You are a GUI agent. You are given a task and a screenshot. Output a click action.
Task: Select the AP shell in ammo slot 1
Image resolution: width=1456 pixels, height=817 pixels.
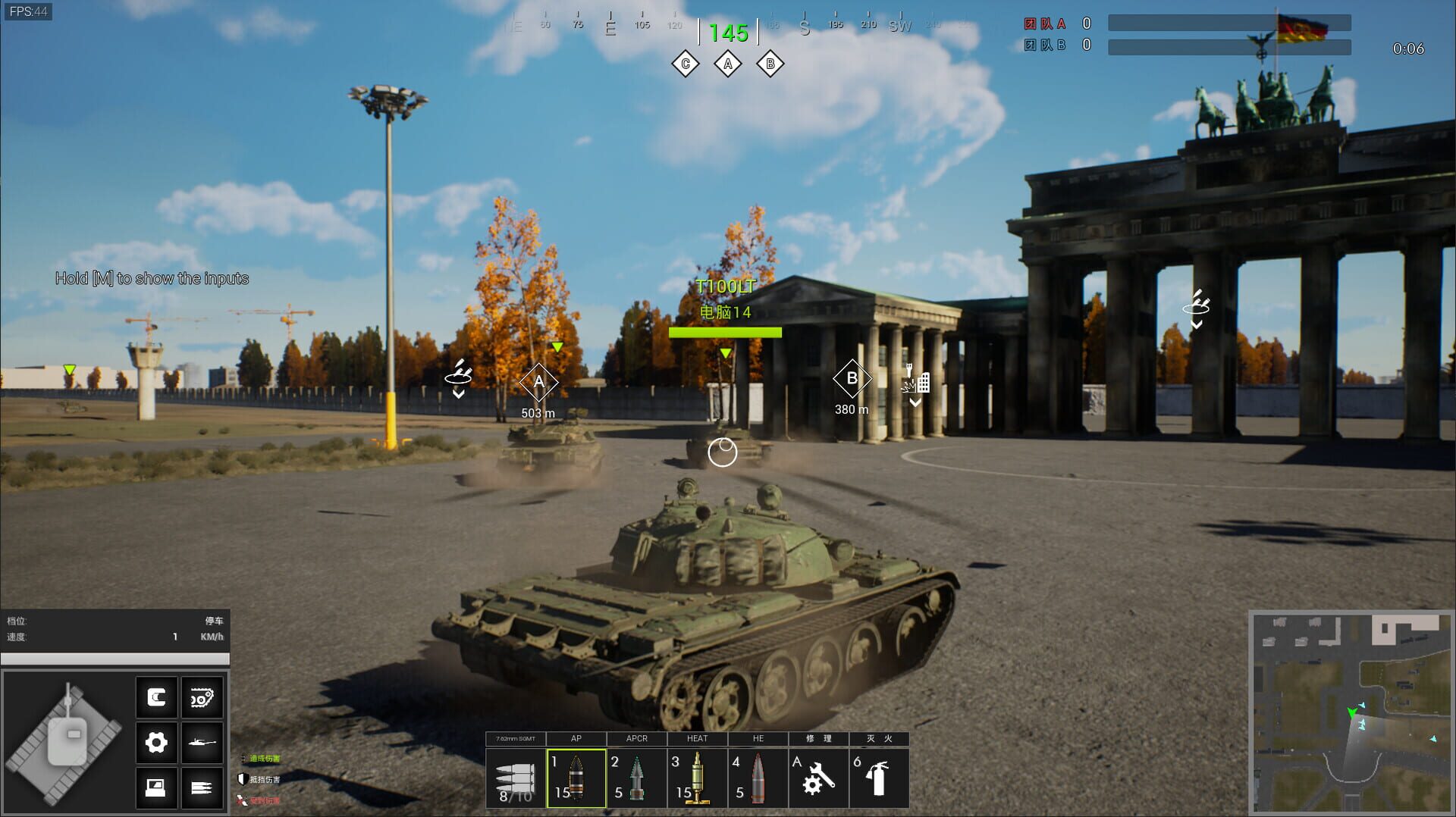click(576, 778)
